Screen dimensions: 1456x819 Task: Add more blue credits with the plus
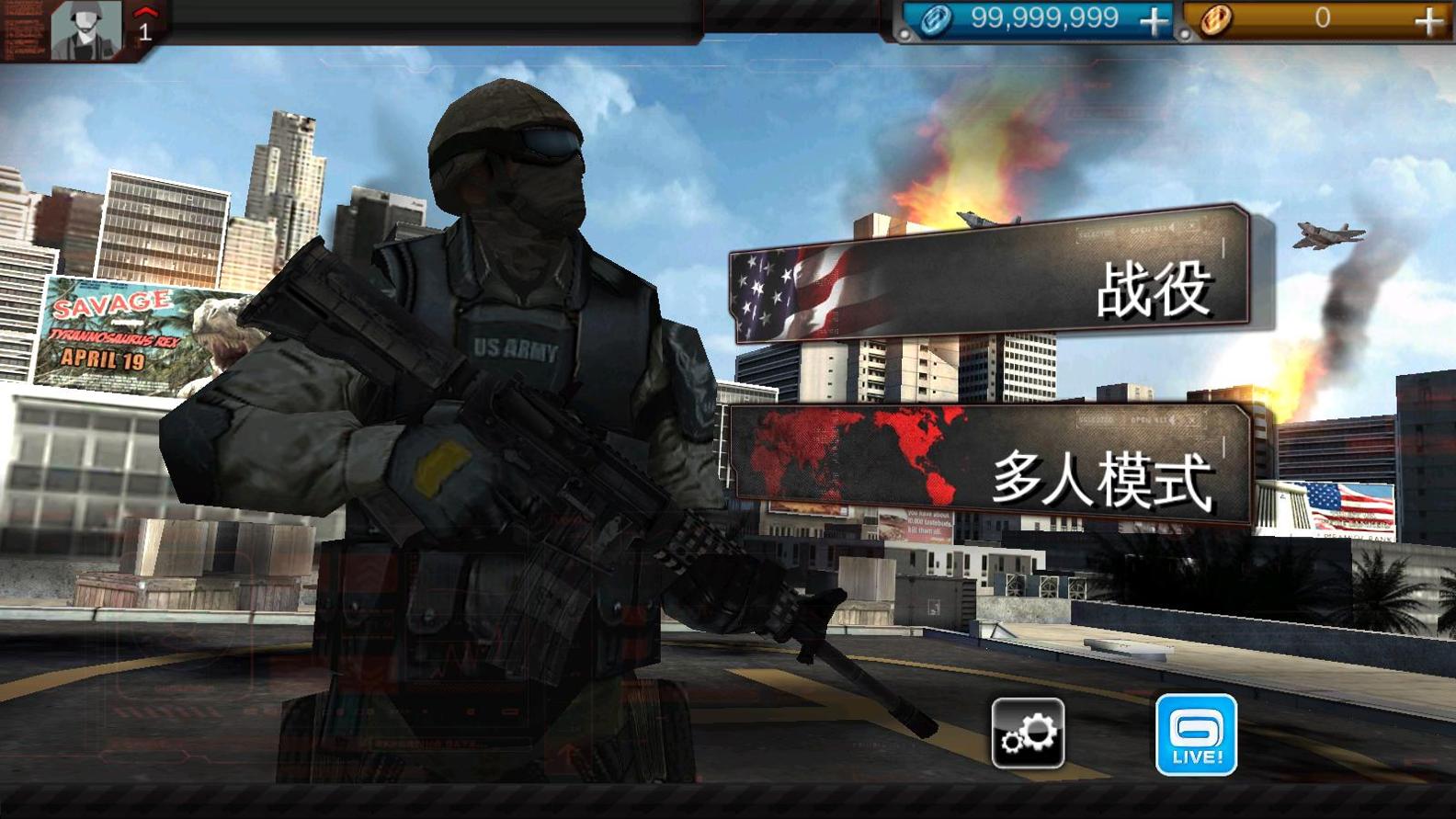(1154, 20)
